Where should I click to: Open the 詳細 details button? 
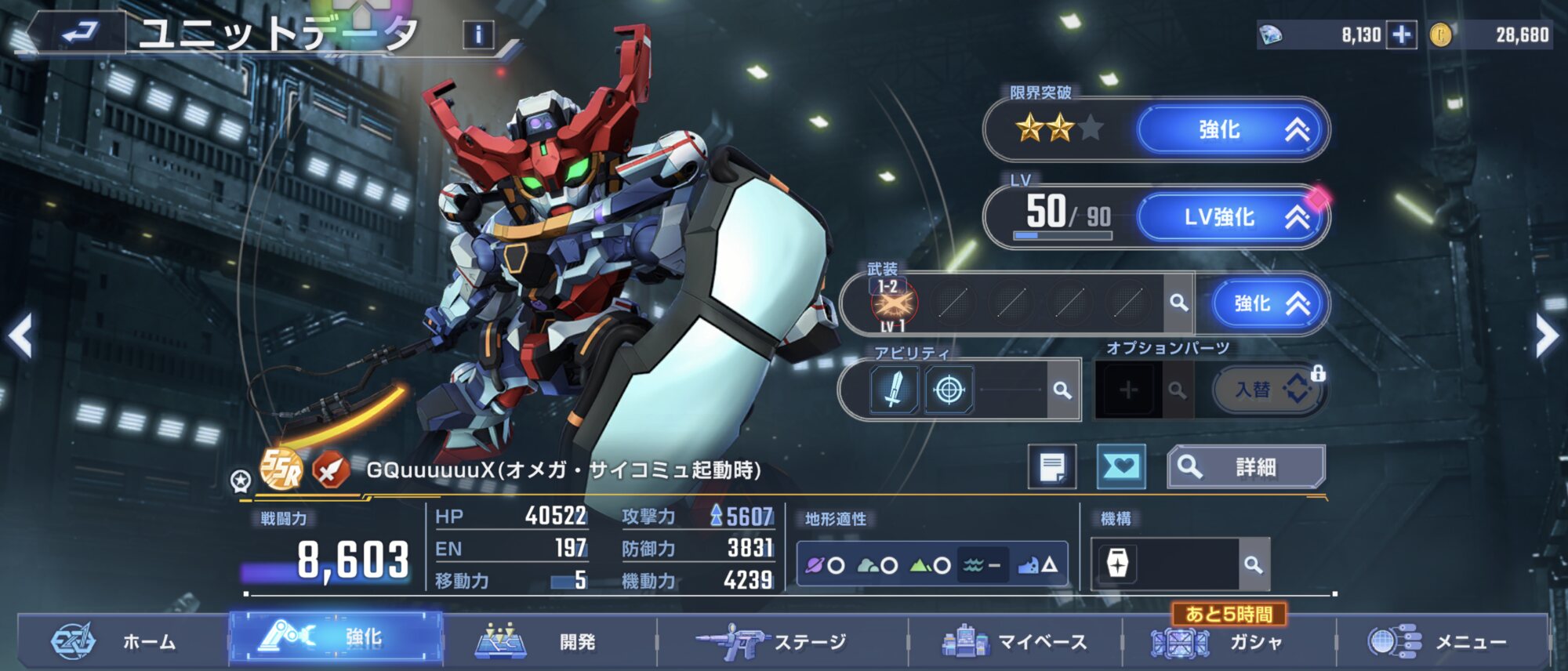click(1246, 467)
